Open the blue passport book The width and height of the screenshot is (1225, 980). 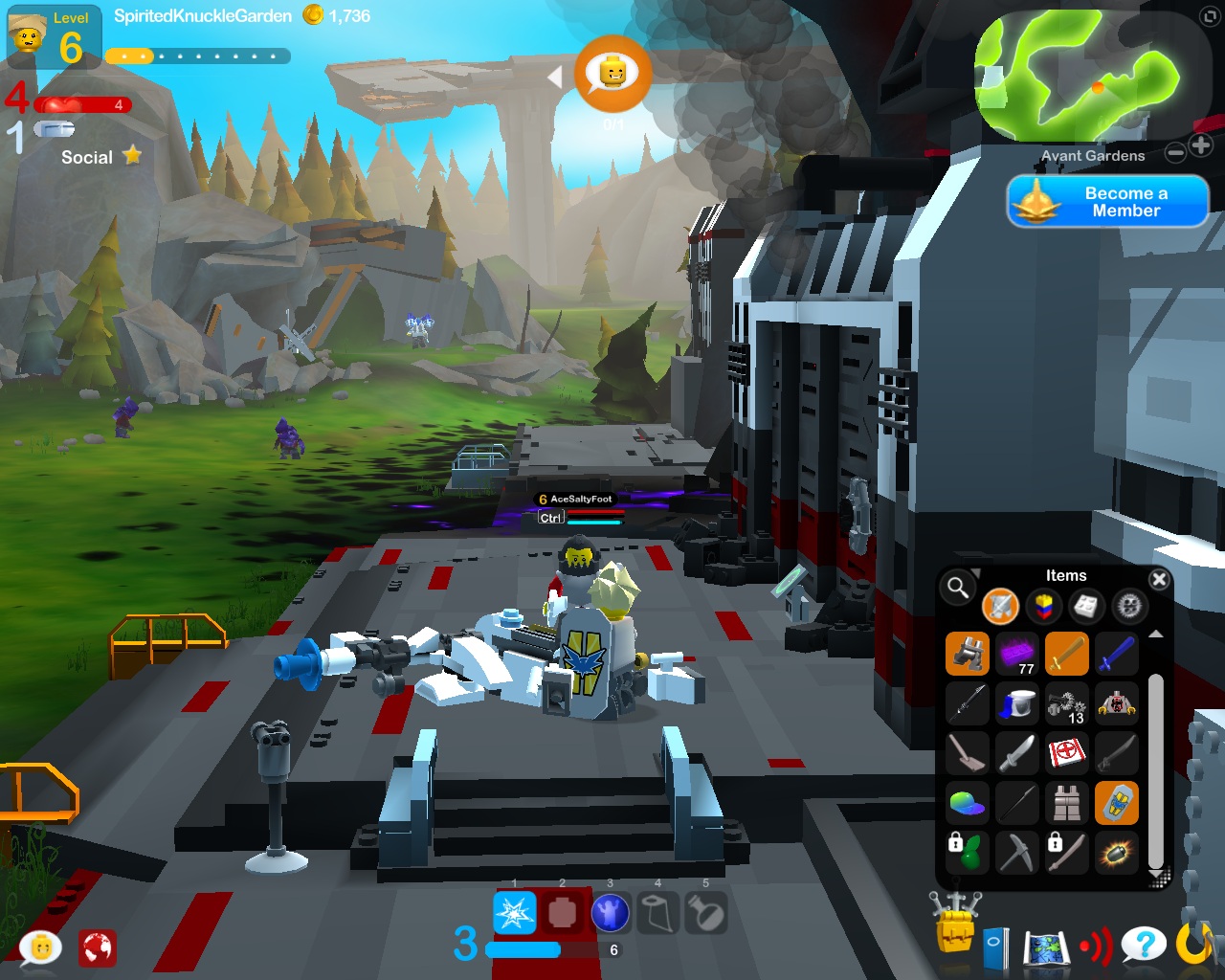pos(995,947)
